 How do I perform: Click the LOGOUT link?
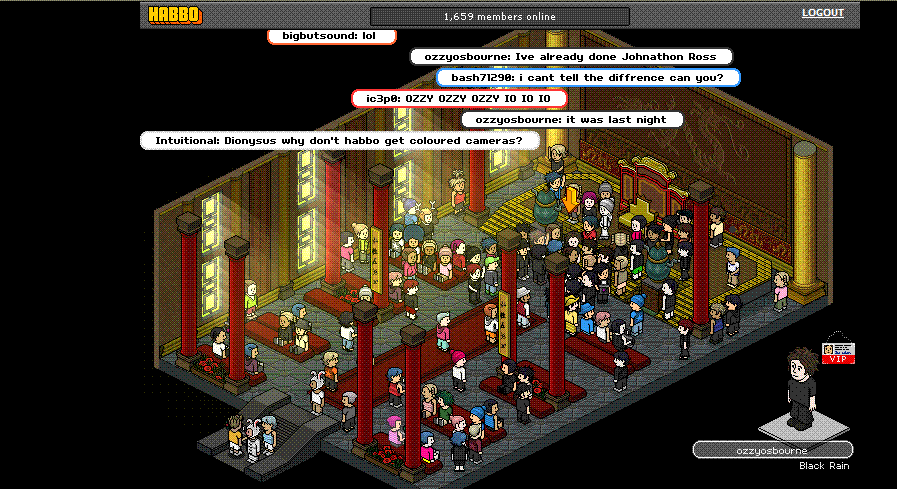pyautogui.click(x=822, y=13)
